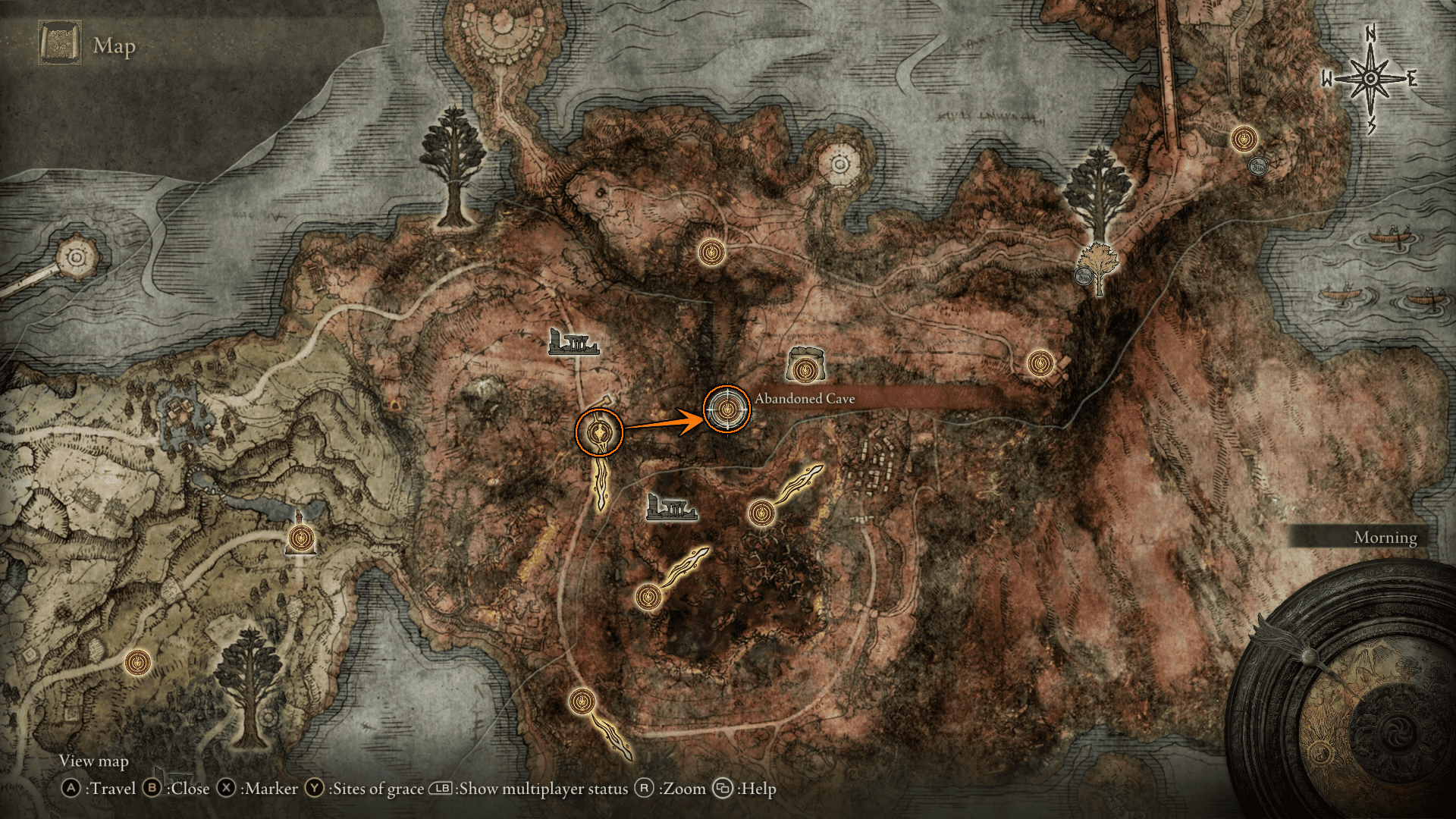The image size is (1456, 819).
Task: Select the site of grace icon in the far southwest
Action: coord(137,663)
